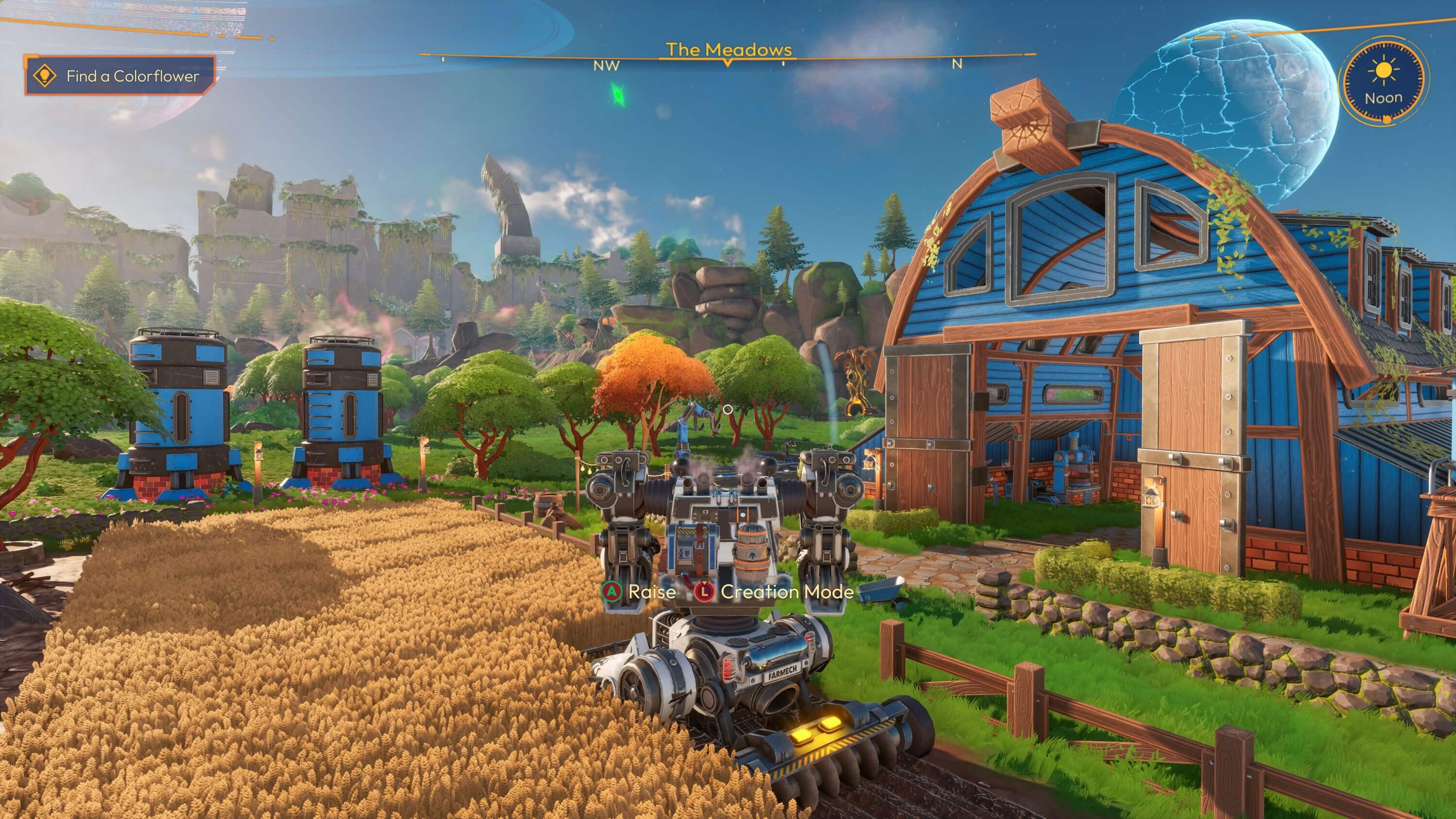Click the red L button icon for Creation Mode
This screenshot has height=819, width=1456.
click(x=705, y=592)
